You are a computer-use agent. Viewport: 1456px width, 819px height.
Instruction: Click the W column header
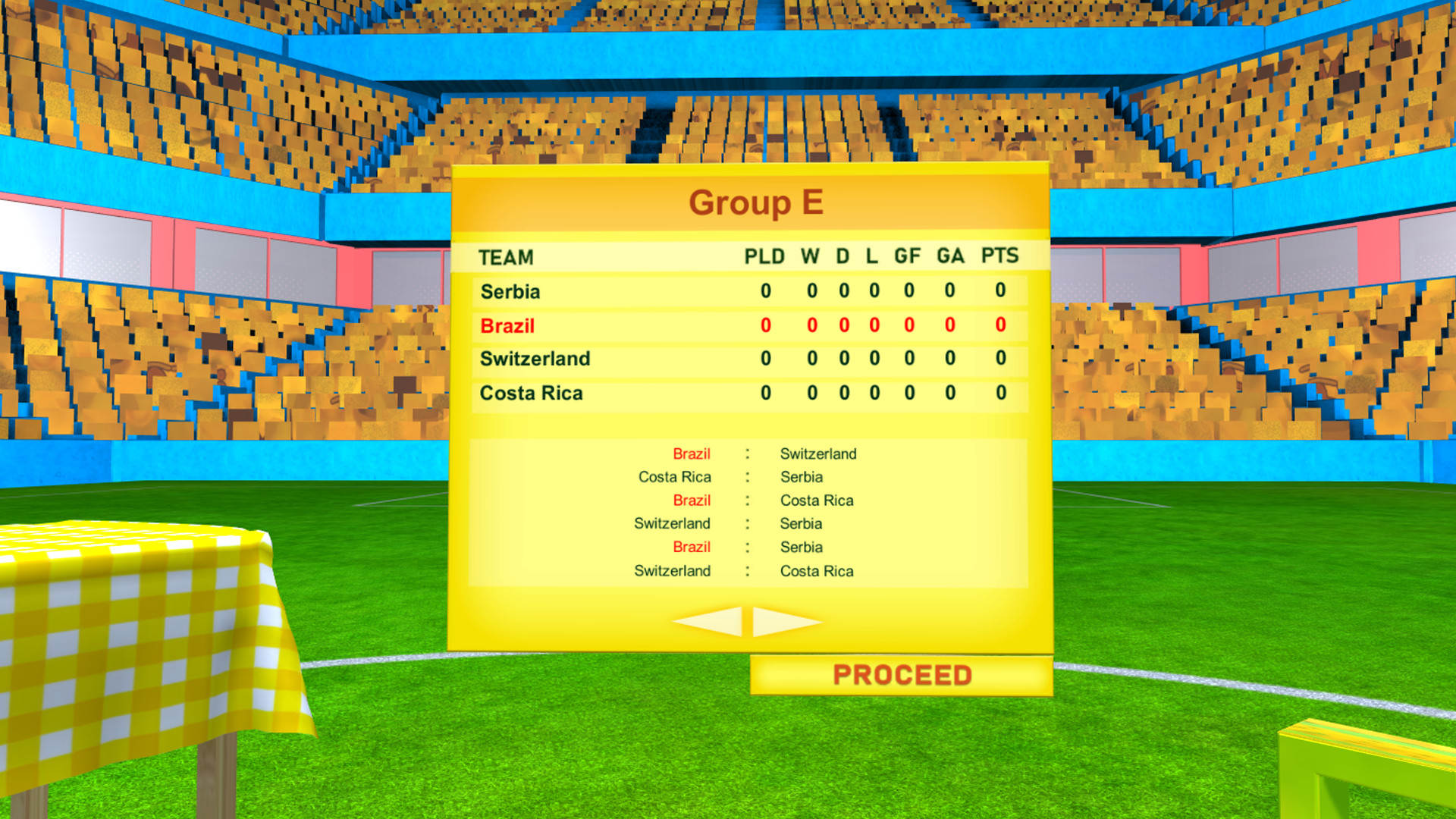coord(809,257)
